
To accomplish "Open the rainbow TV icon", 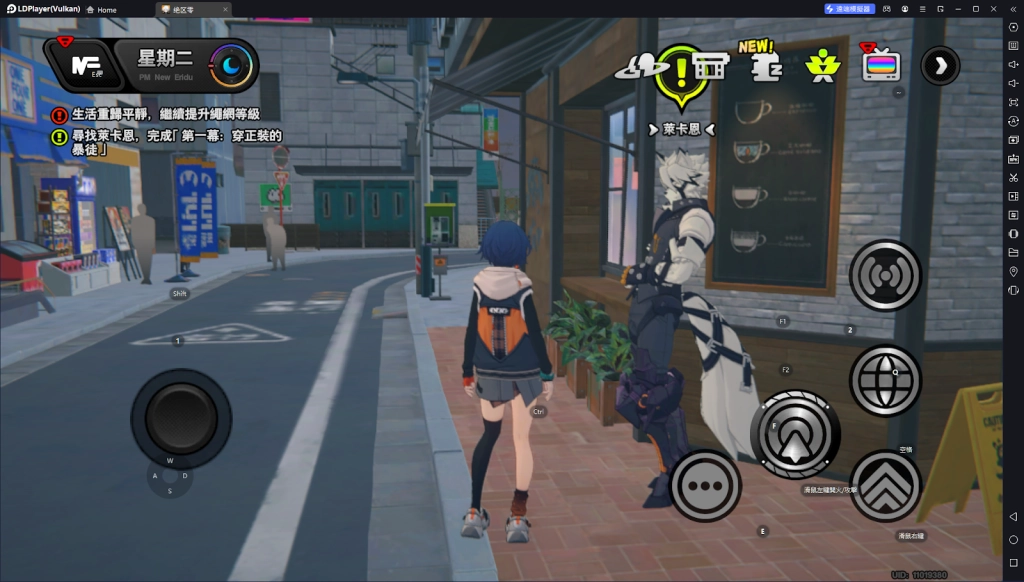I will pos(881,66).
